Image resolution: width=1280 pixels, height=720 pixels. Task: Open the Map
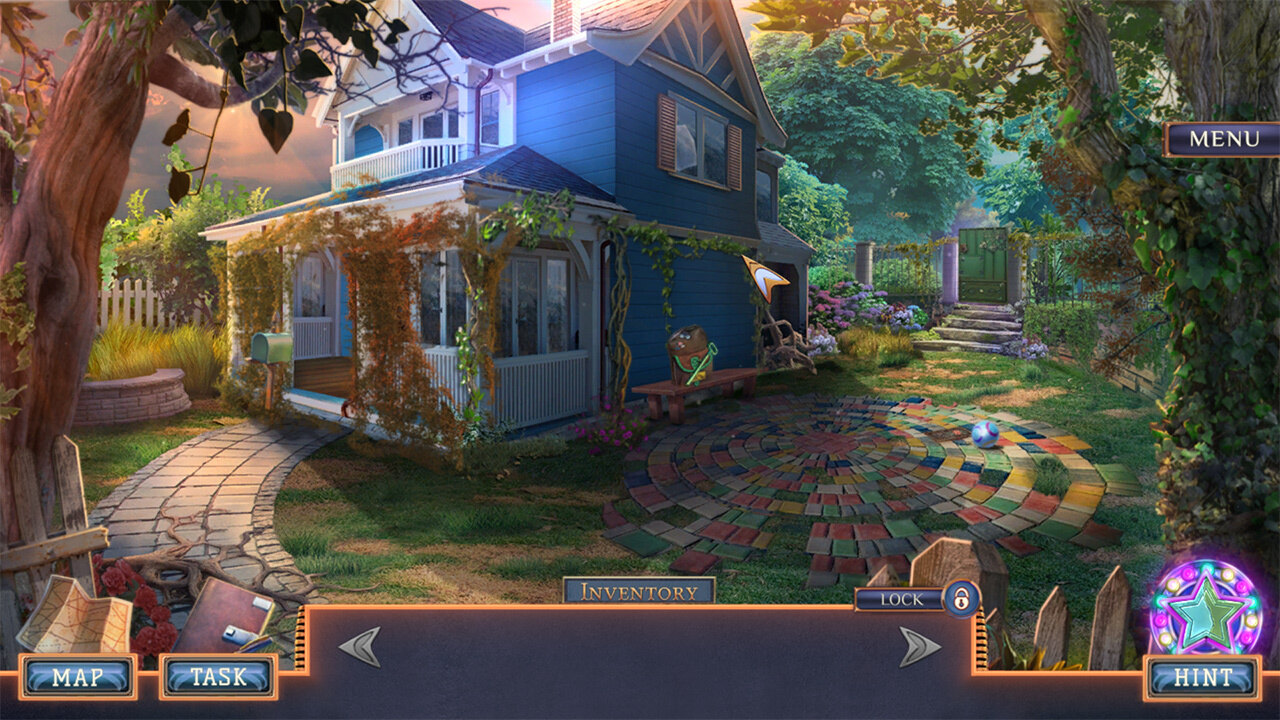[x=78, y=677]
